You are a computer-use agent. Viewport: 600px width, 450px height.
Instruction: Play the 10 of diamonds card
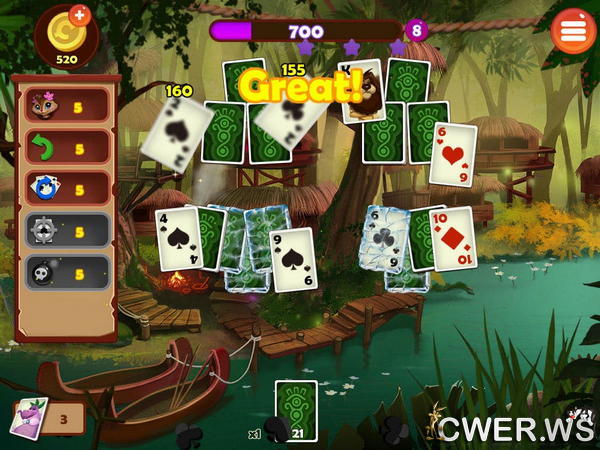point(453,238)
